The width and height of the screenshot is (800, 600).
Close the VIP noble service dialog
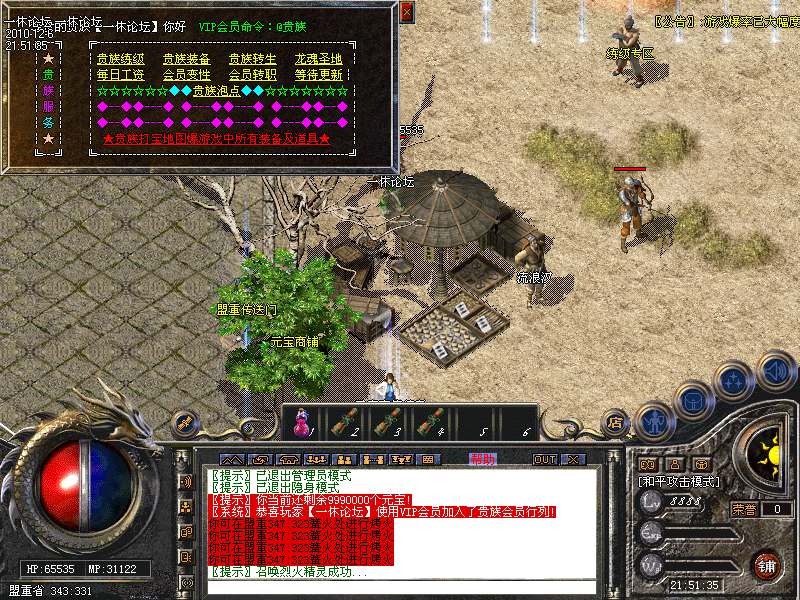click(407, 13)
